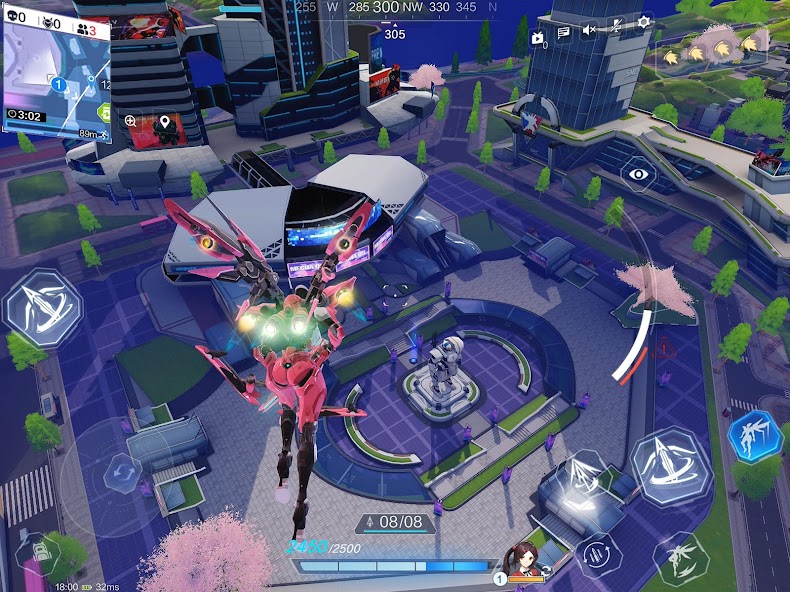The image size is (790, 592).
Task: Open the settings gear menu
Action: [x=644, y=22]
